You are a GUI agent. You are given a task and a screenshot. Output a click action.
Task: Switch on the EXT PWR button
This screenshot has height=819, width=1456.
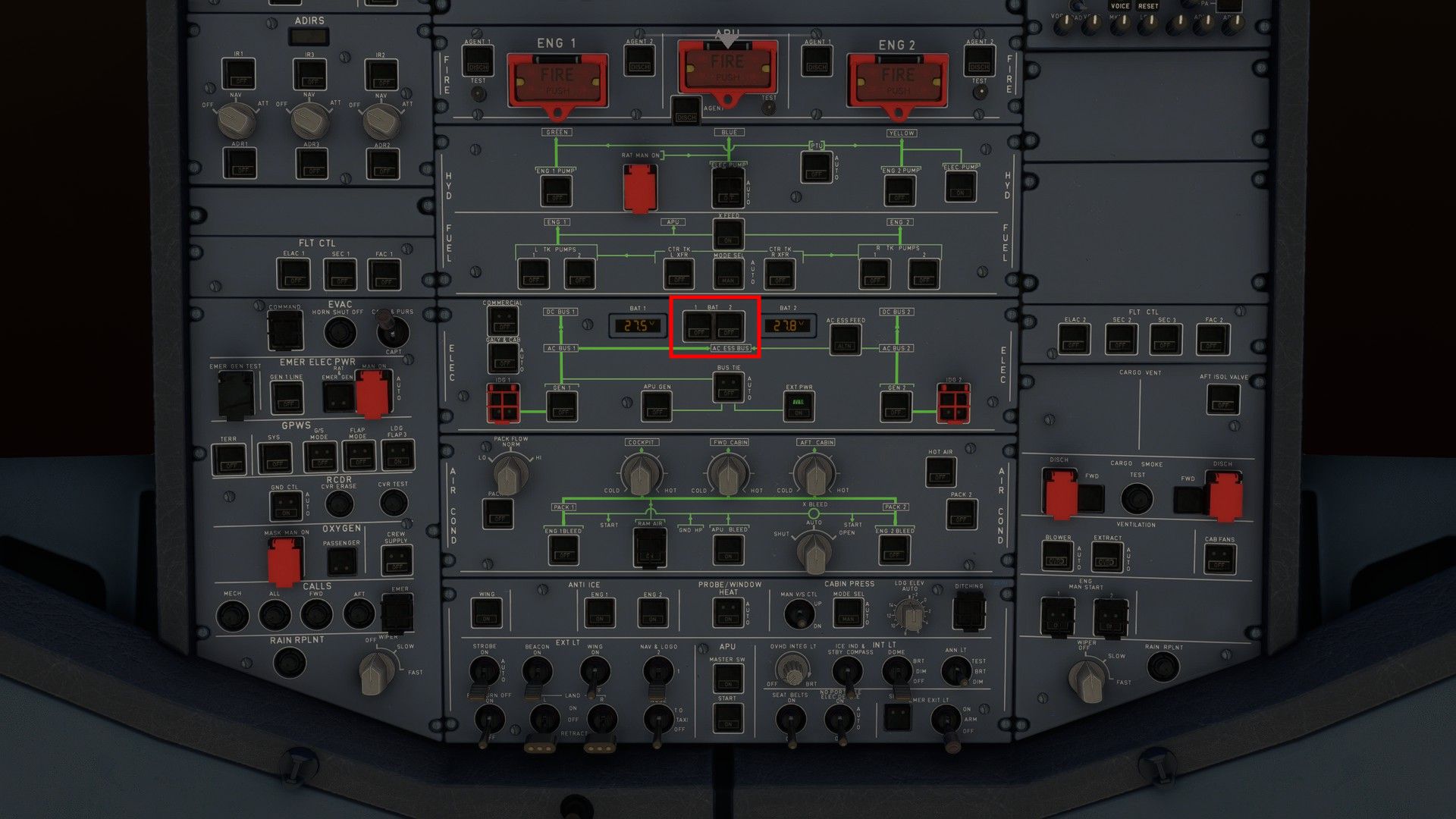(x=798, y=406)
